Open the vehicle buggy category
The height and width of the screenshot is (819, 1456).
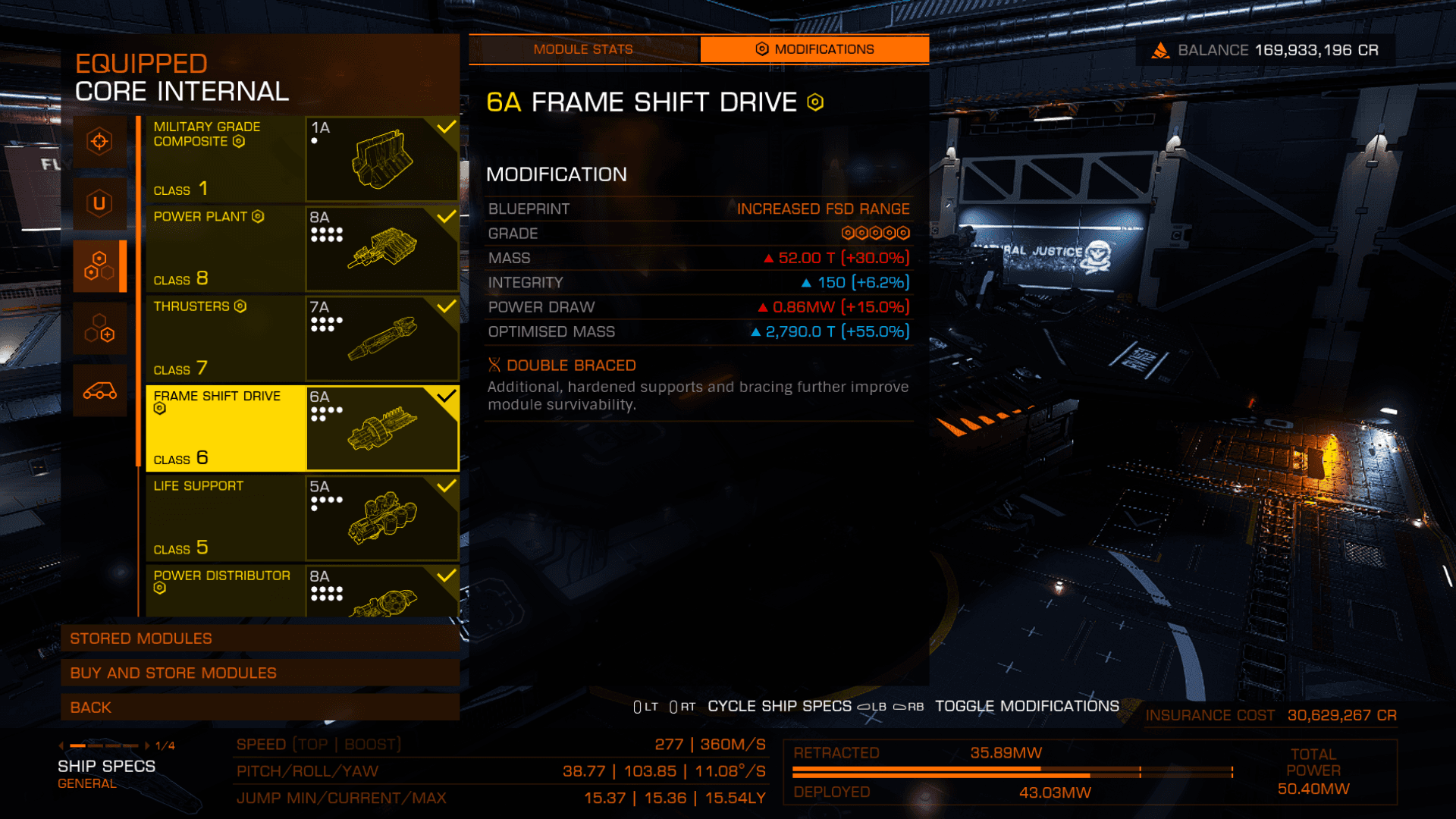[99, 391]
